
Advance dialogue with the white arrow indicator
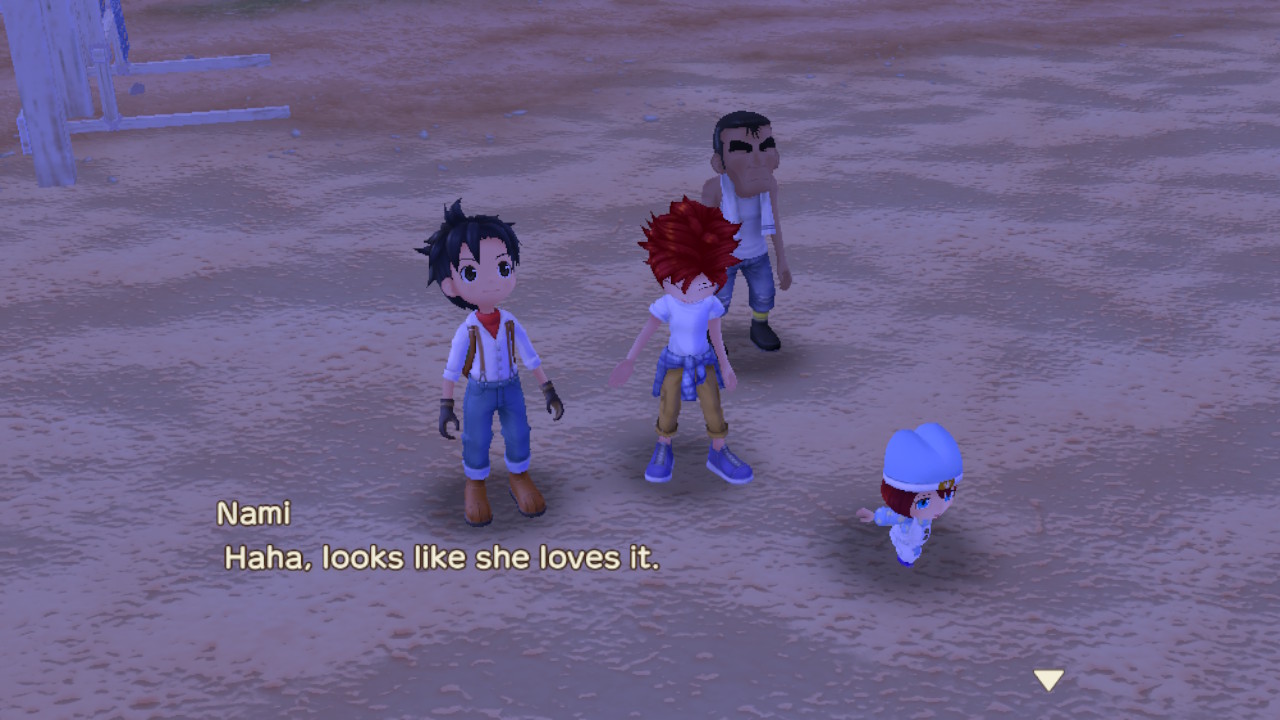(x=1048, y=680)
